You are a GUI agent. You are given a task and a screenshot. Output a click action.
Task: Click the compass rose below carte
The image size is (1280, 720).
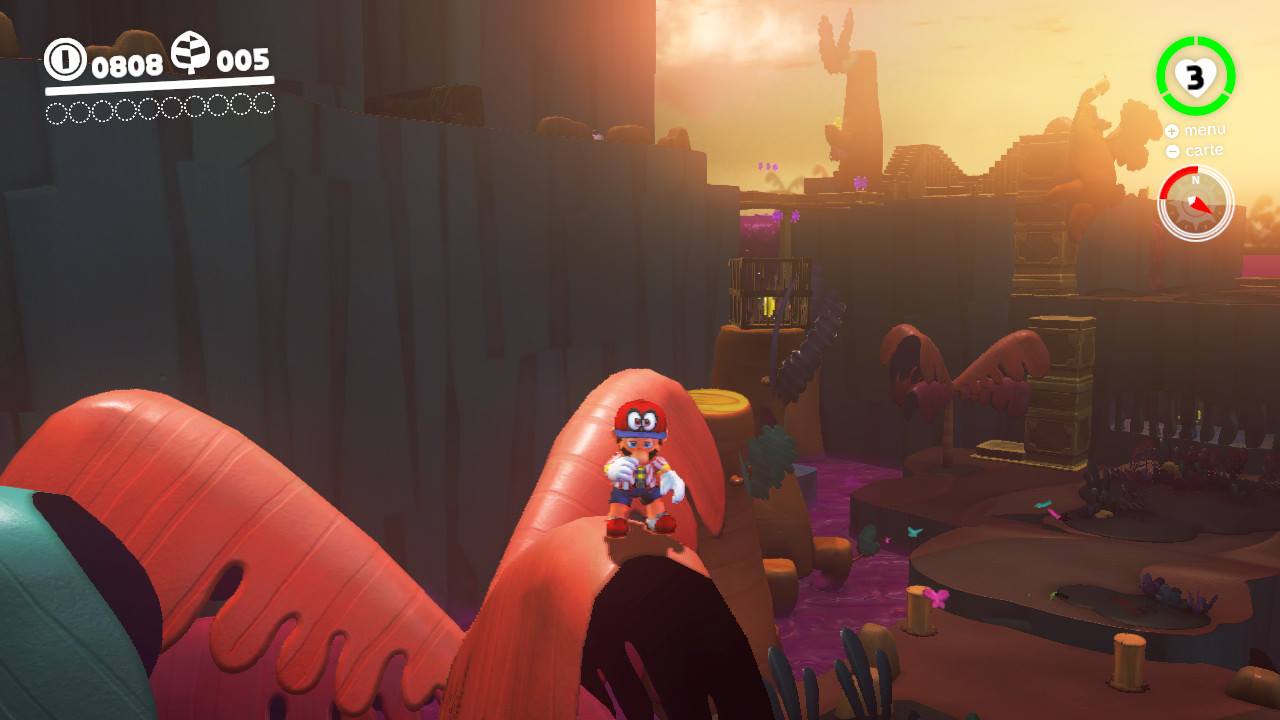point(1195,203)
